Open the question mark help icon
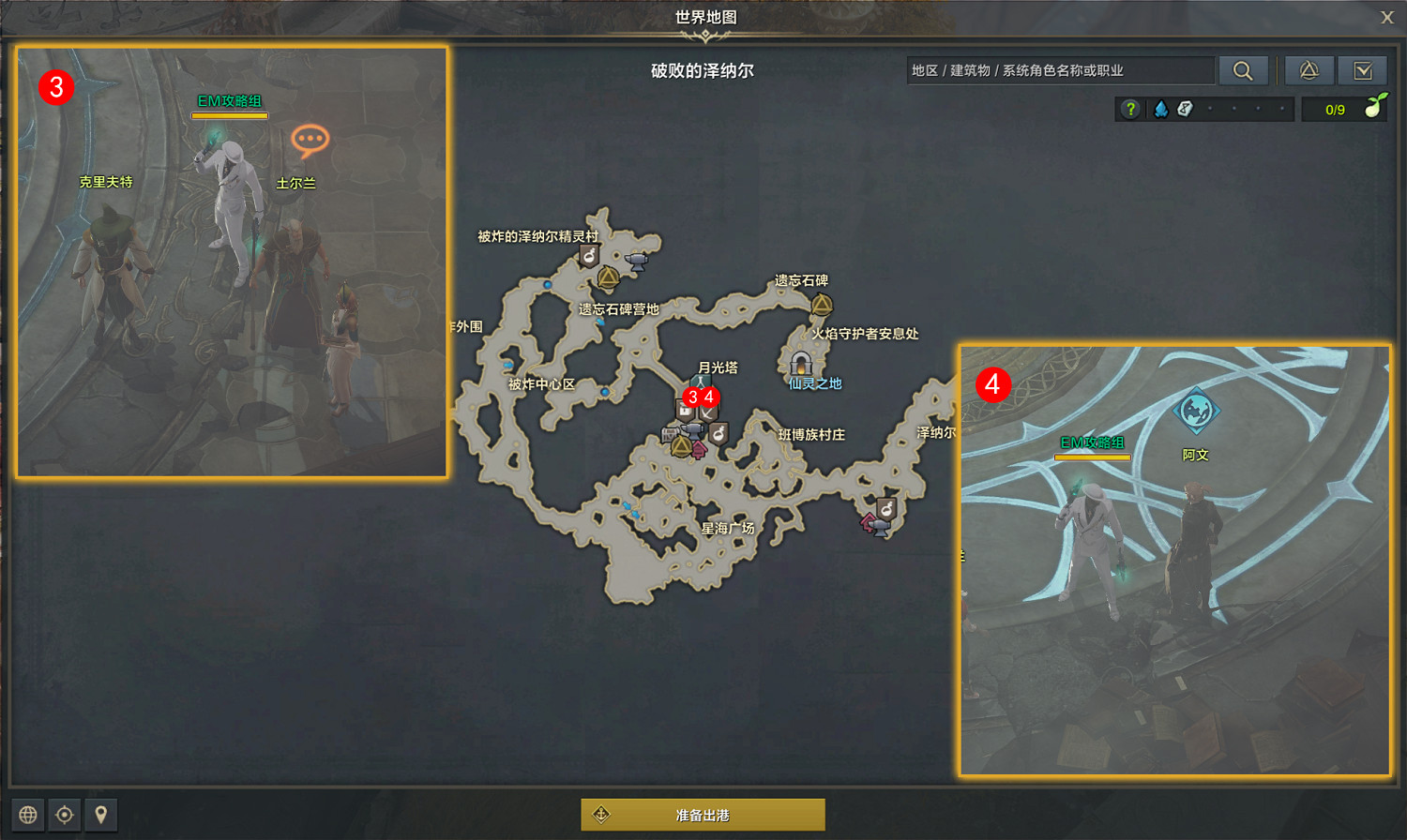This screenshot has height=840, width=1407. [1130, 108]
